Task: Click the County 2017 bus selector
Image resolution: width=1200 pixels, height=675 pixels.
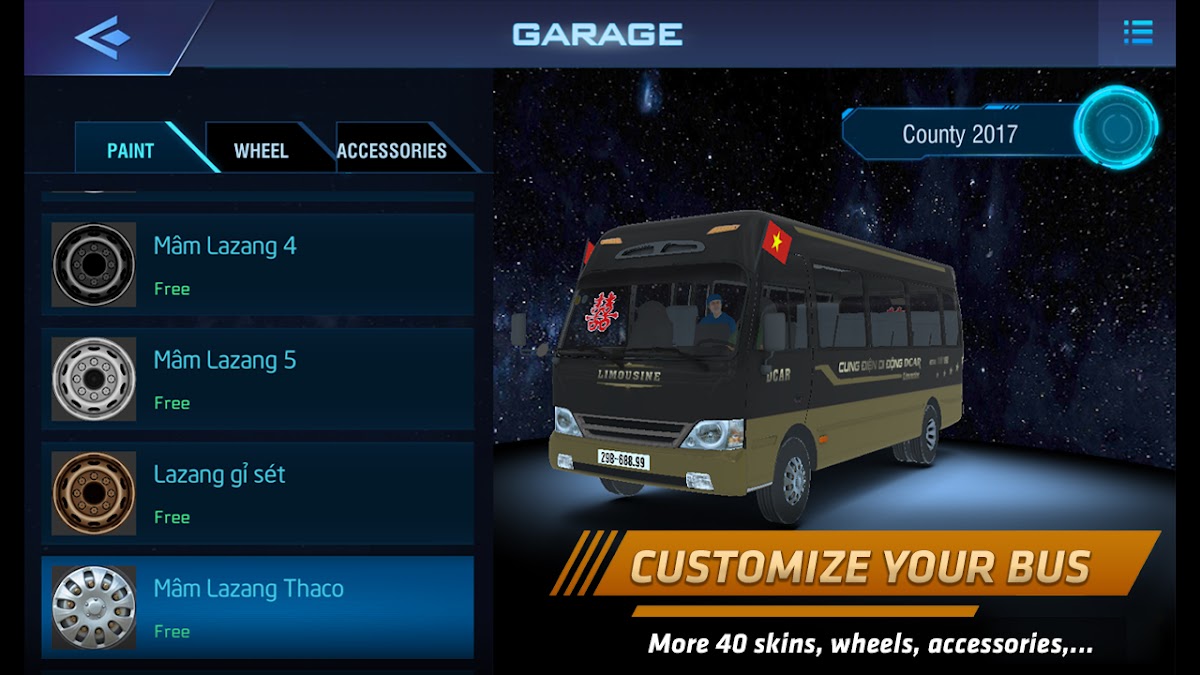Action: click(958, 135)
